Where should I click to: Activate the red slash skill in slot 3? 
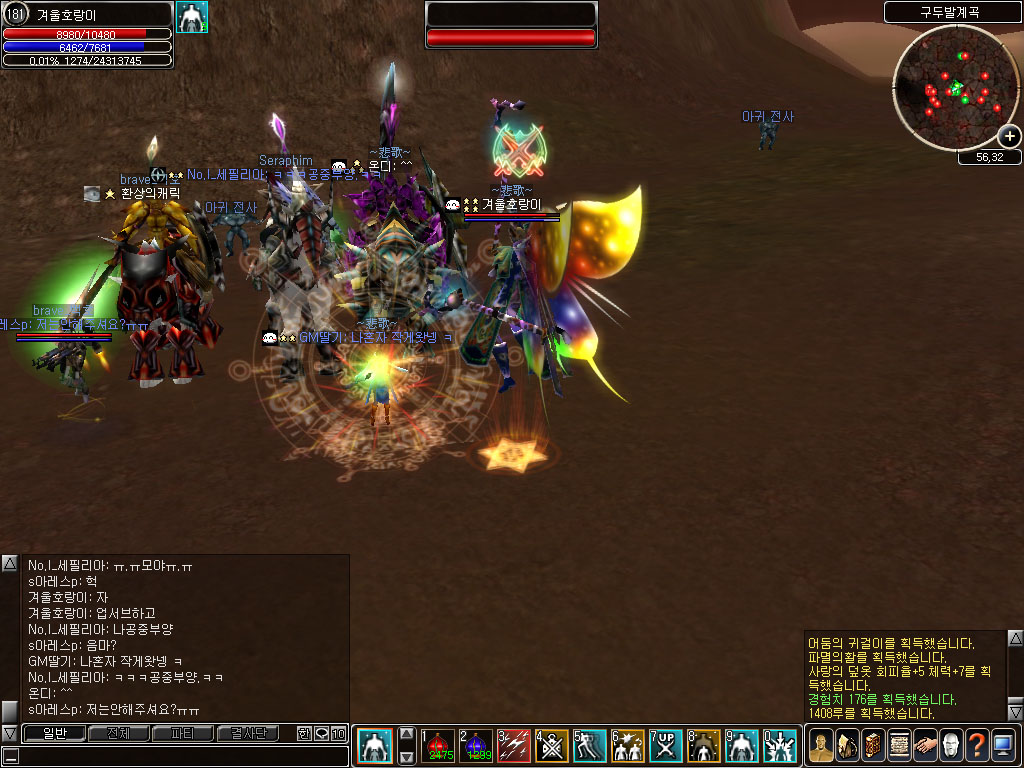(x=514, y=746)
